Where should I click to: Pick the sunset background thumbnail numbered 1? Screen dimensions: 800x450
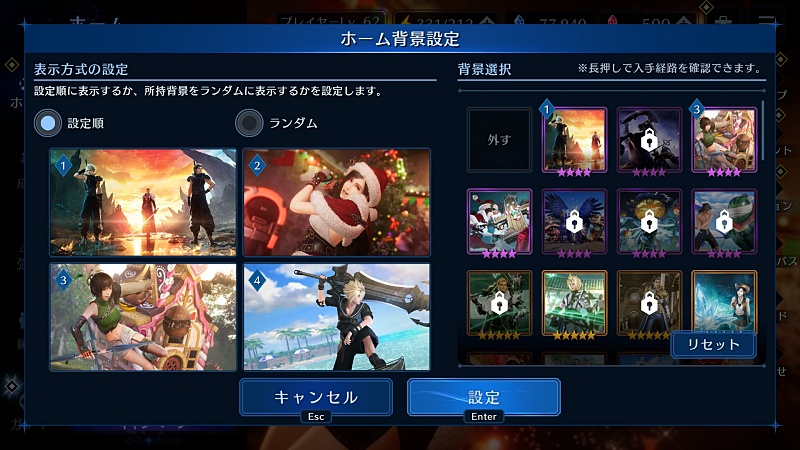[574, 140]
